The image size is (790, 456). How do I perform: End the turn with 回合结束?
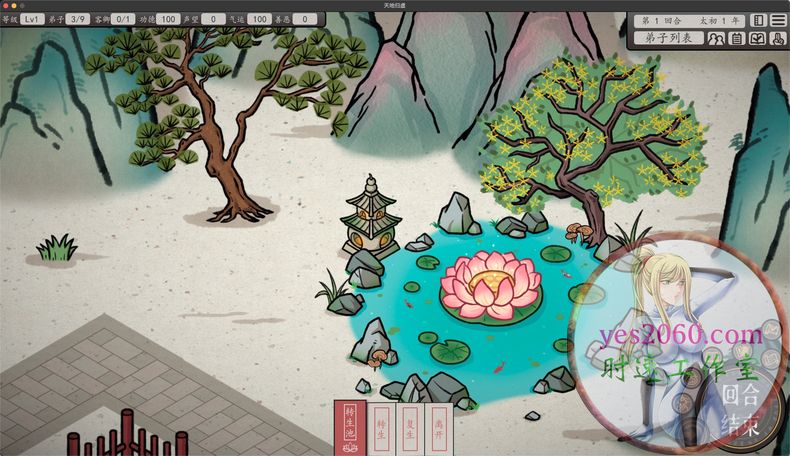click(739, 408)
